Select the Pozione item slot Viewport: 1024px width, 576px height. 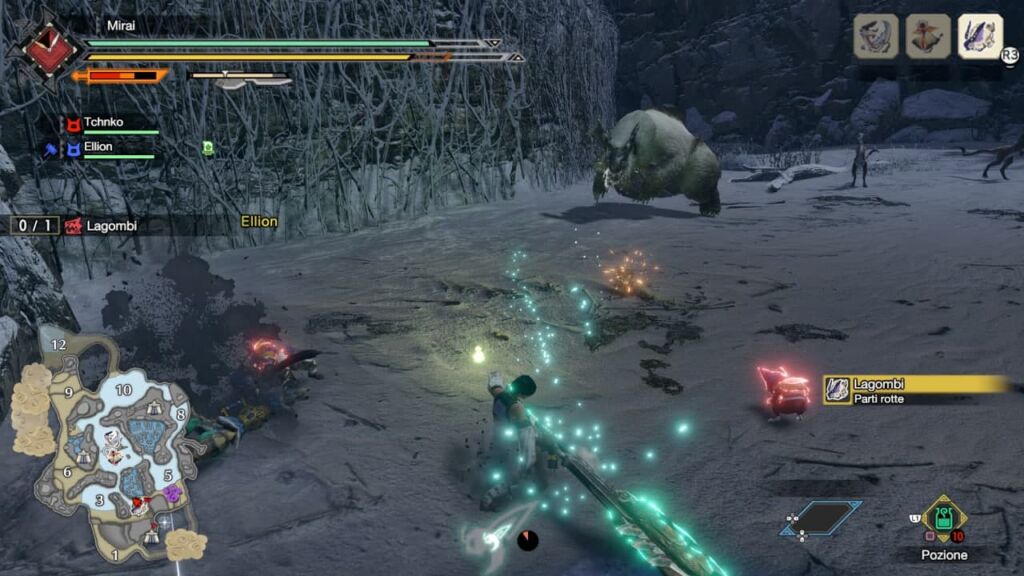[x=943, y=519]
